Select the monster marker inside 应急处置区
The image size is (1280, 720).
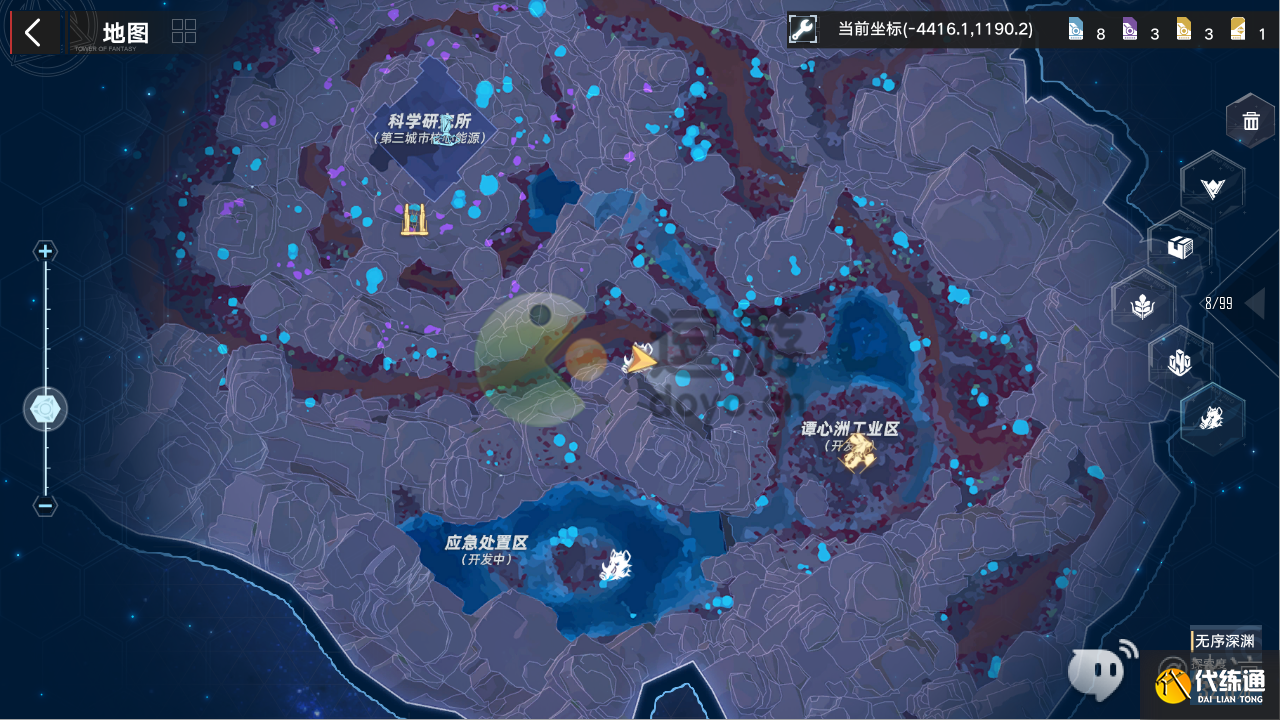(617, 567)
